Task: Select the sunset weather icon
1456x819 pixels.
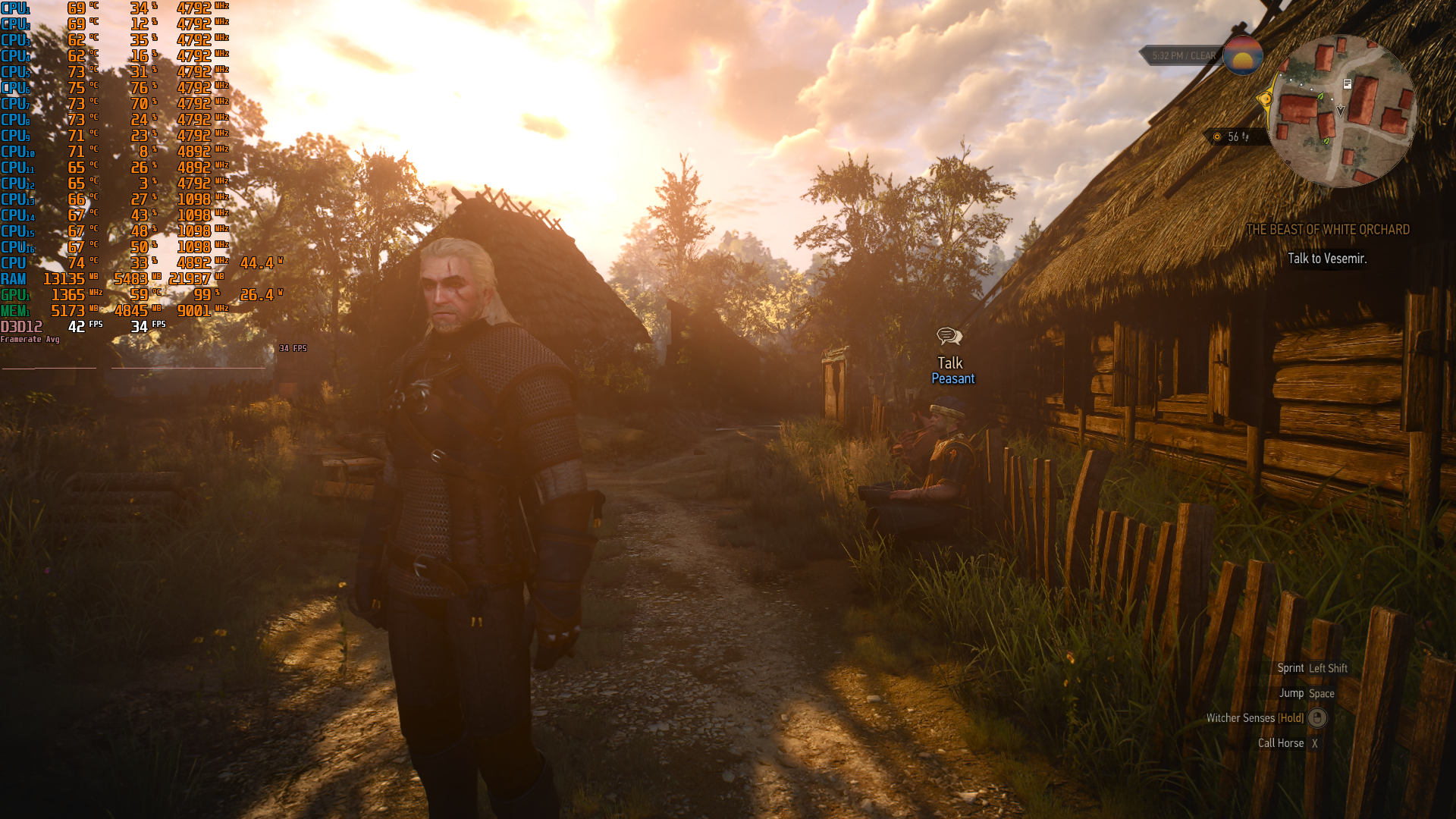Action: point(1243,55)
